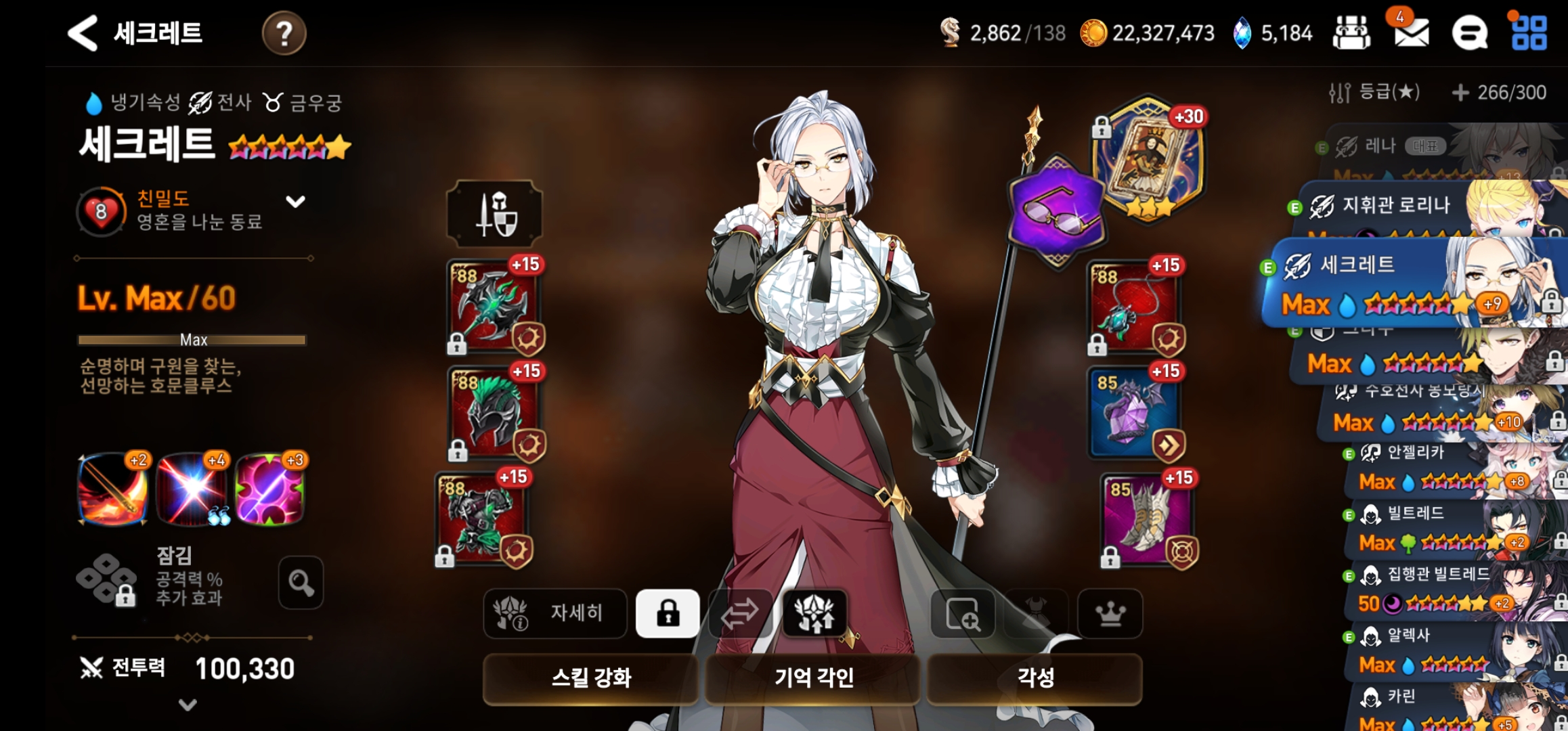Screen dimensions: 1568x731
Task: Open the chat speech bubble icon
Action: tap(1469, 33)
